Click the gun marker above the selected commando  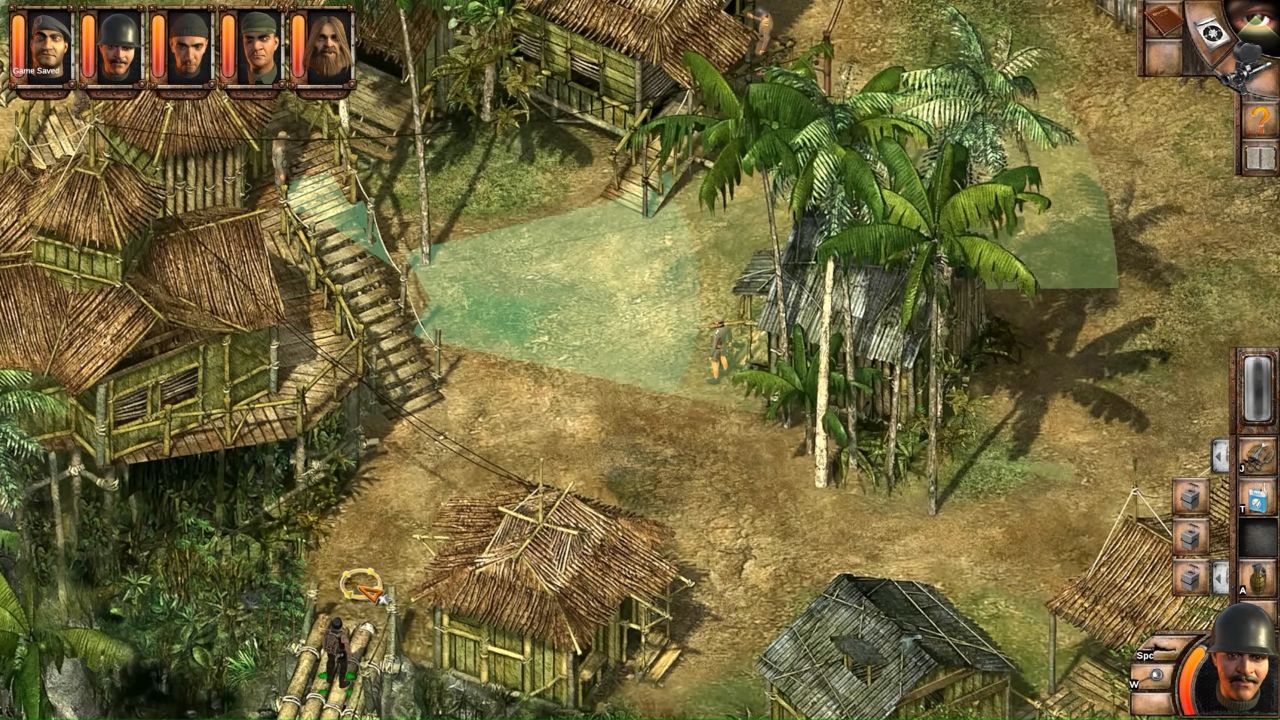(x=363, y=584)
